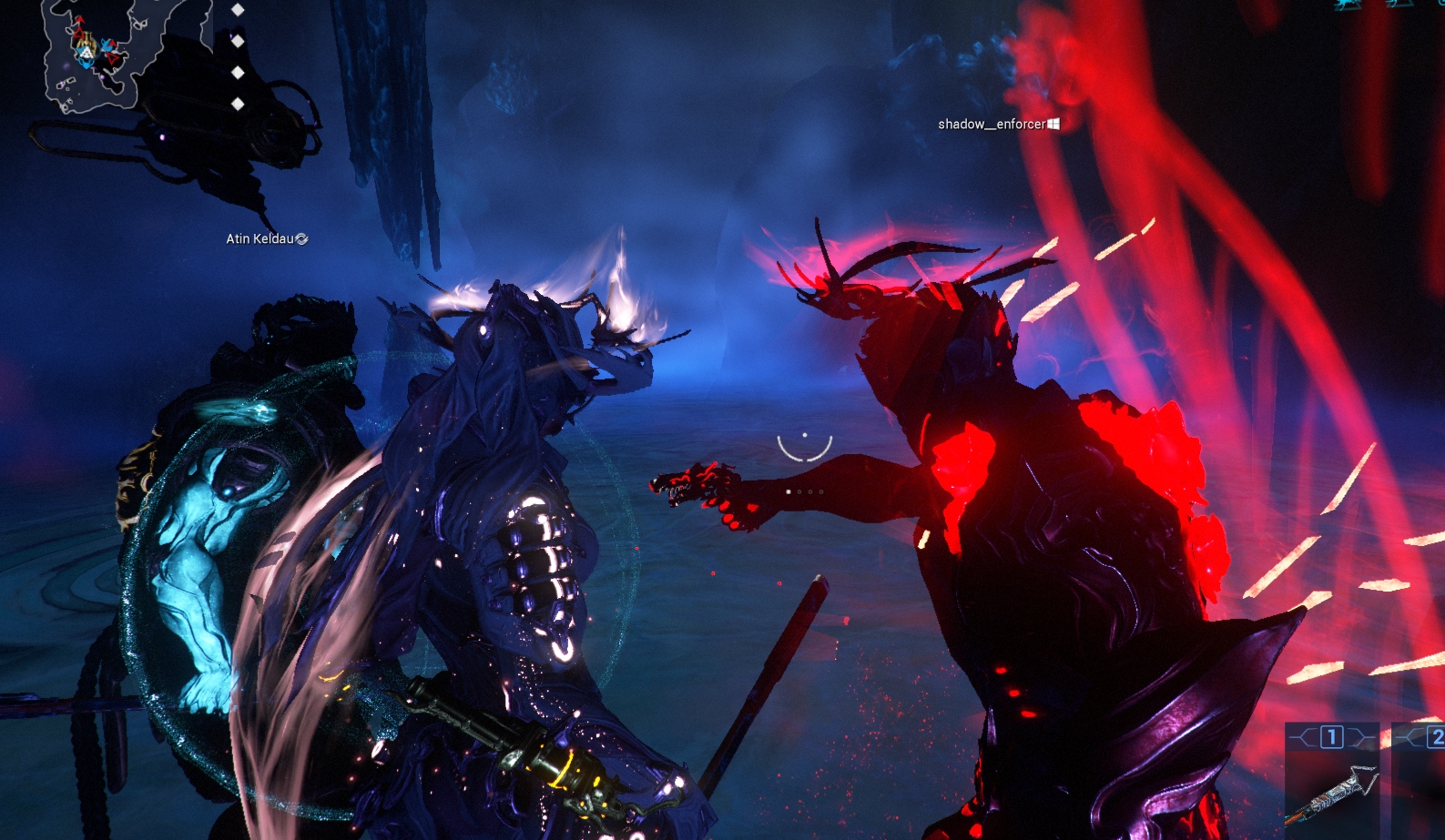Select the Atin Keldau player nameplate
Image resolution: width=1445 pixels, height=840 pixels.
coord(266,238)
